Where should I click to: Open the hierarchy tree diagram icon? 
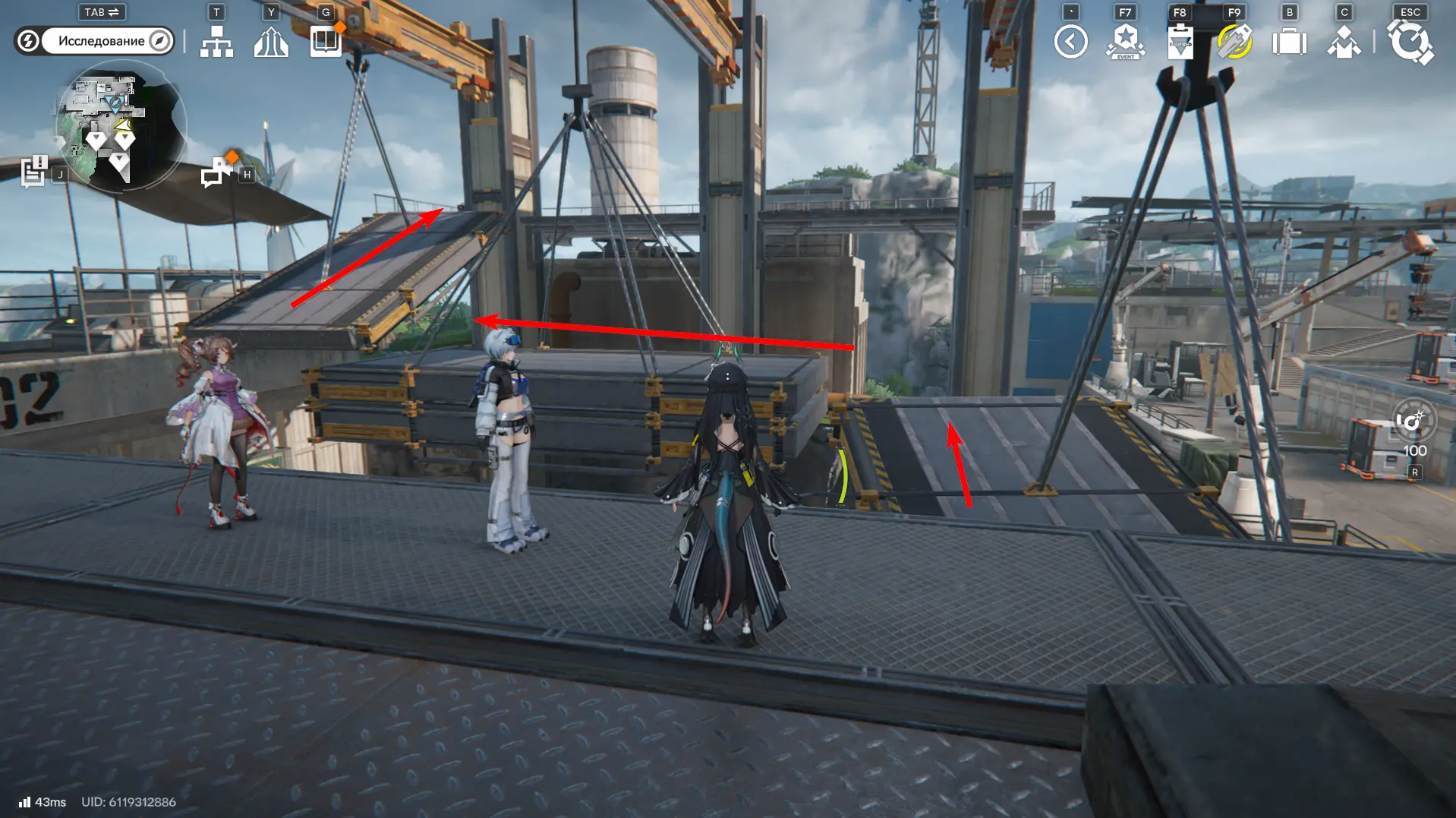click(216, 42)
